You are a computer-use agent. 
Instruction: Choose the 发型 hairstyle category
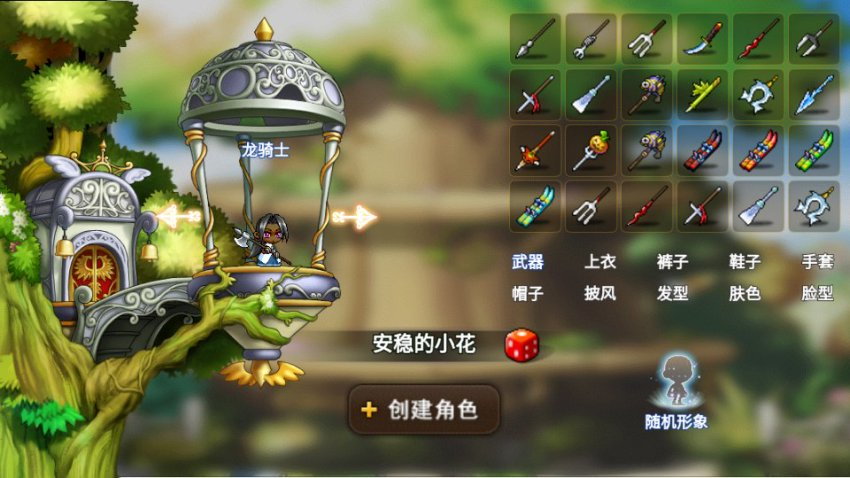pos(673,294)
